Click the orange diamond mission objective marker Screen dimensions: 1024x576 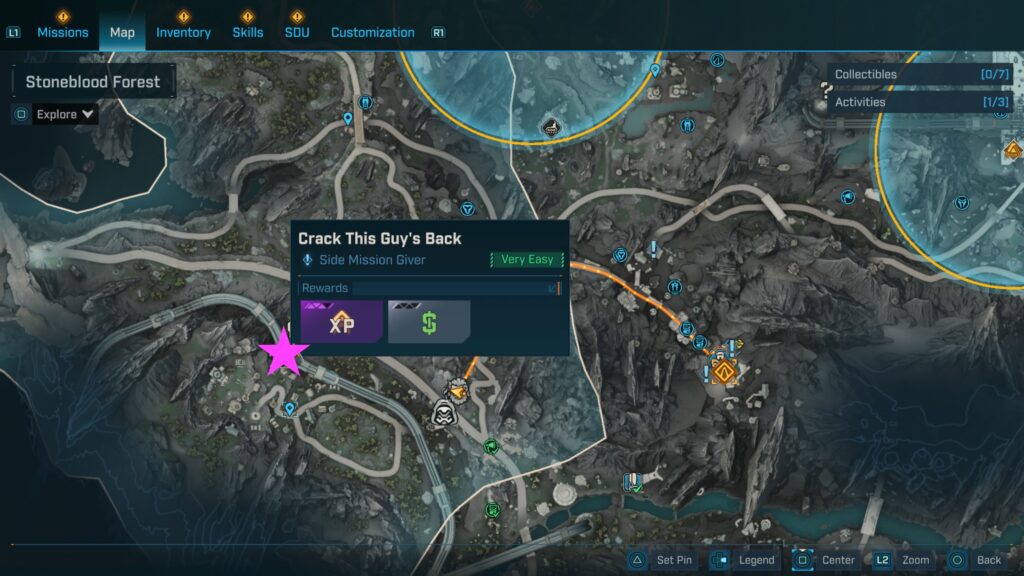[x=724, y=374]
